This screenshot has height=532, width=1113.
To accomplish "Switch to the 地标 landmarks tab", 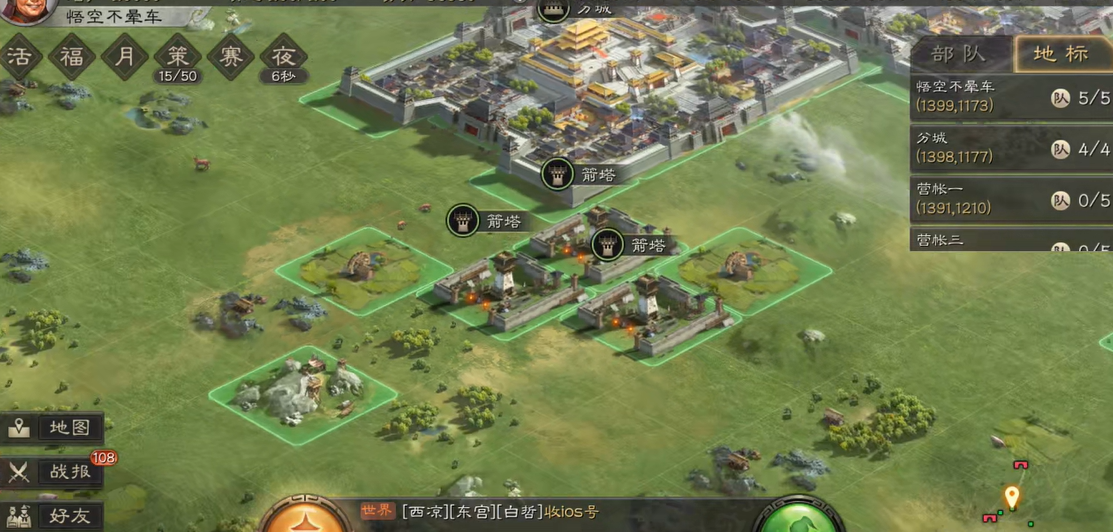I will 1061,54.
